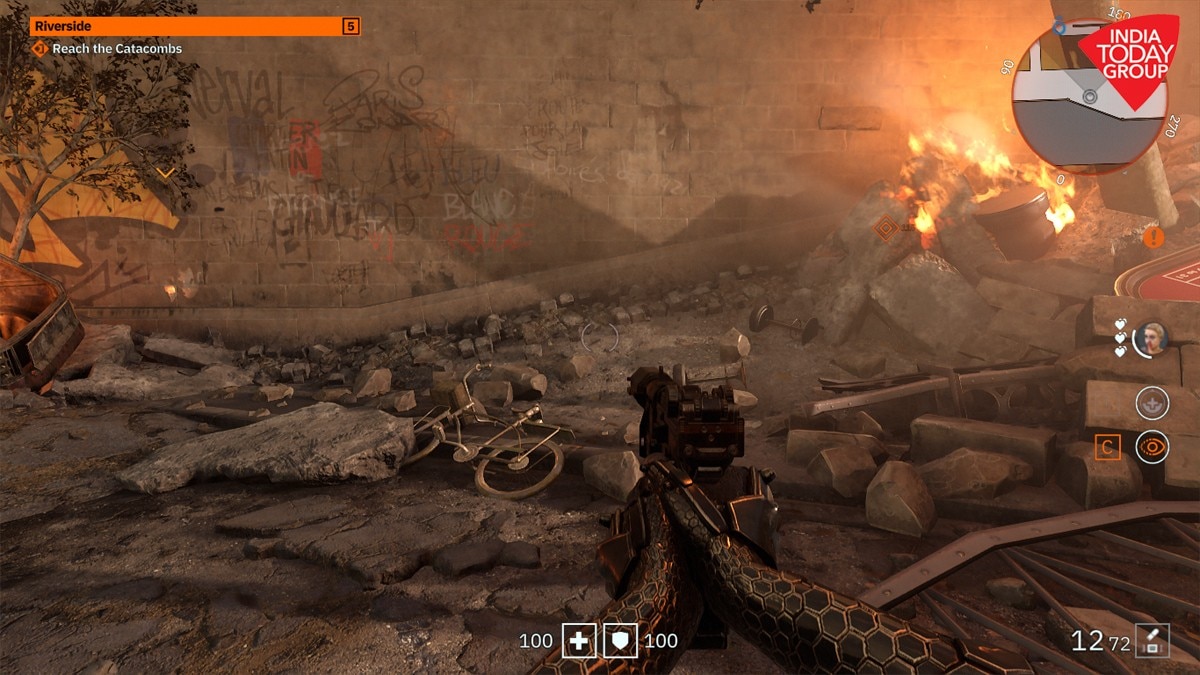Select the co-op partner portrait
1200x675 pixels.
[1153, 338]
